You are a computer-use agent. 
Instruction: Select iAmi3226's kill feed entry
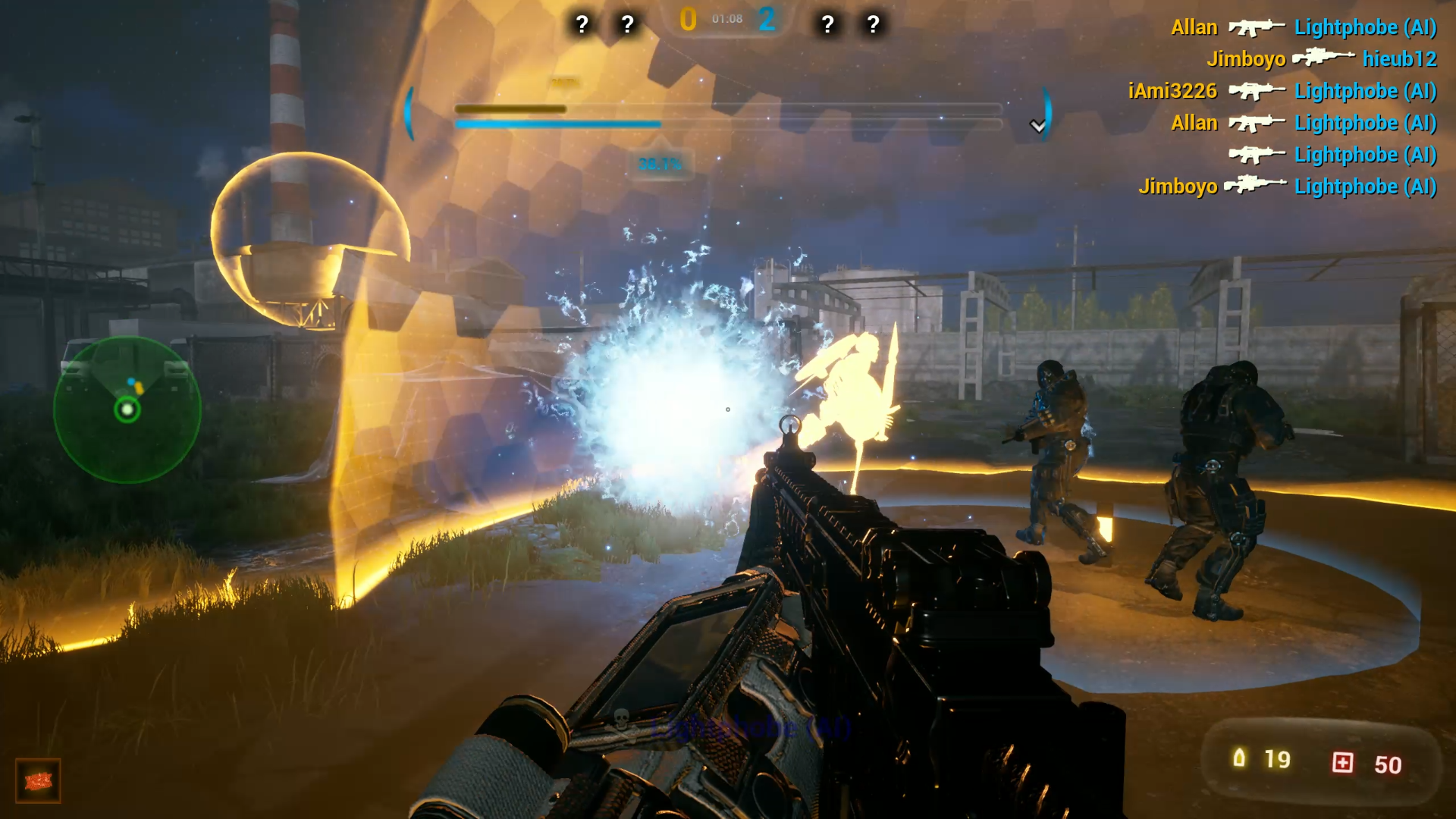click(x=1282, y=91)
